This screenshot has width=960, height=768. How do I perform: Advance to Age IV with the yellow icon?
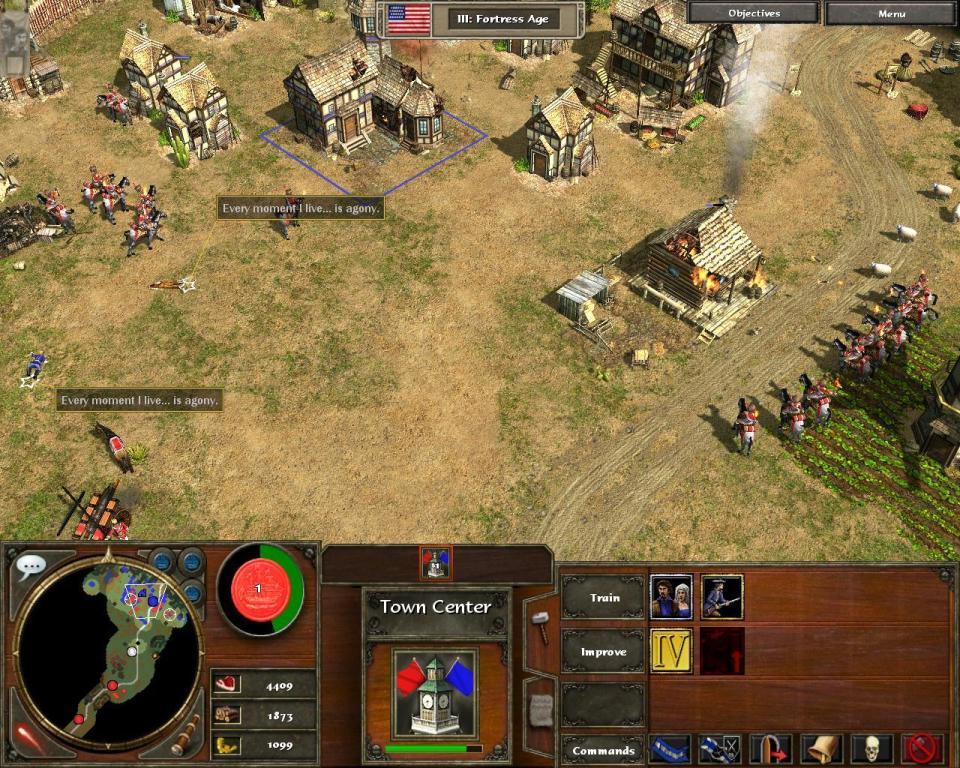click(671, 650)
